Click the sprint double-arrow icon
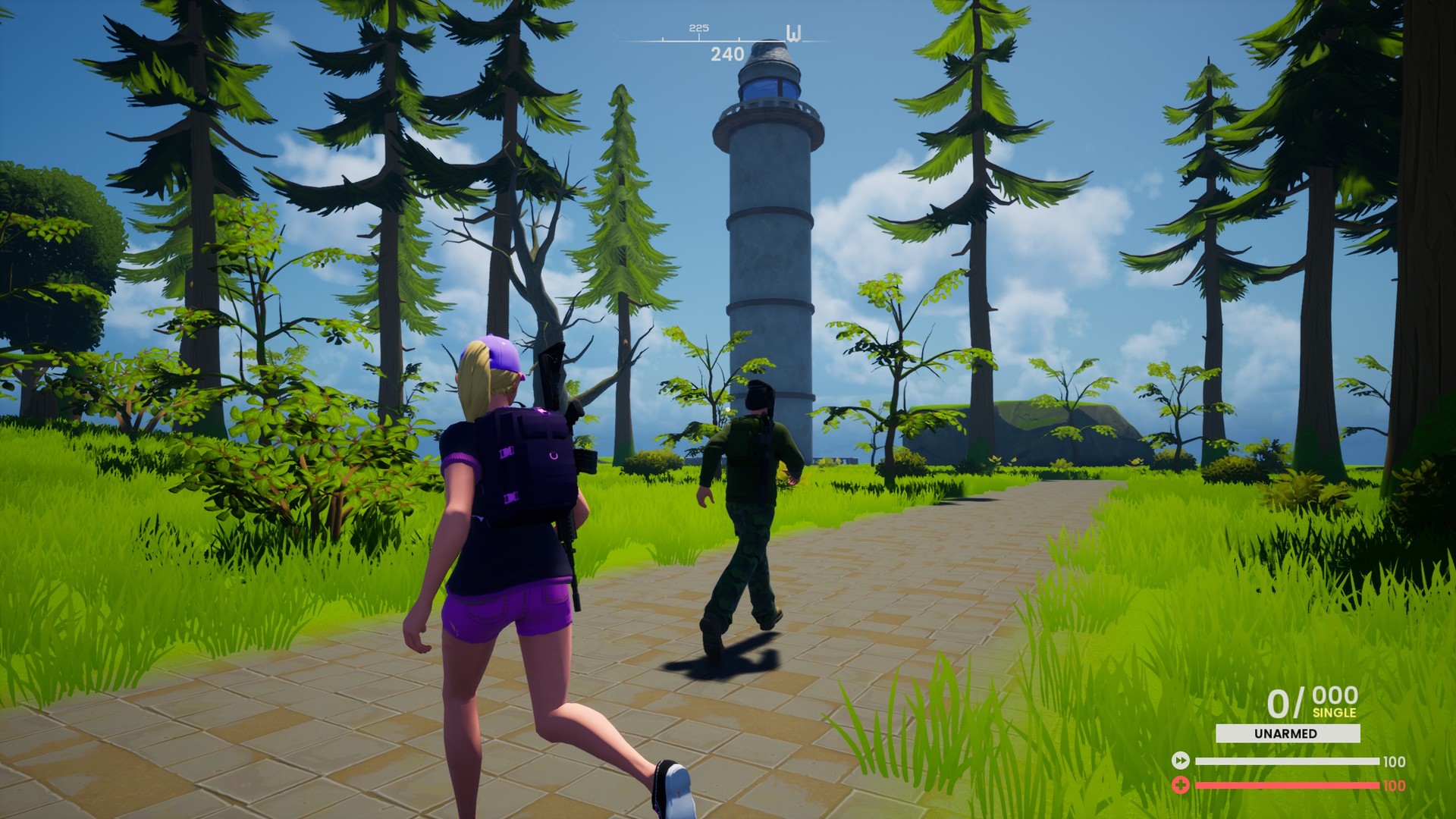This screenshot has height=819, width=1456. 1181,761
